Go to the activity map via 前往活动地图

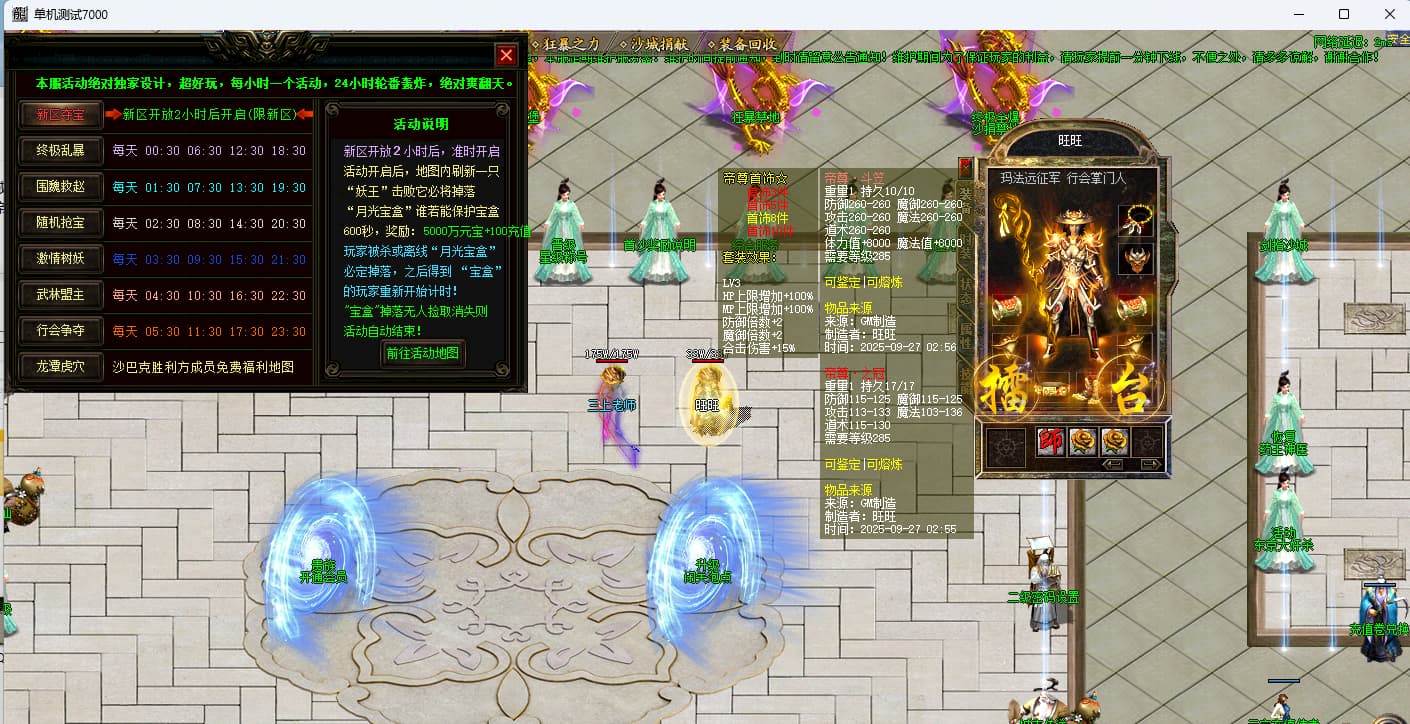pos(423,353)
